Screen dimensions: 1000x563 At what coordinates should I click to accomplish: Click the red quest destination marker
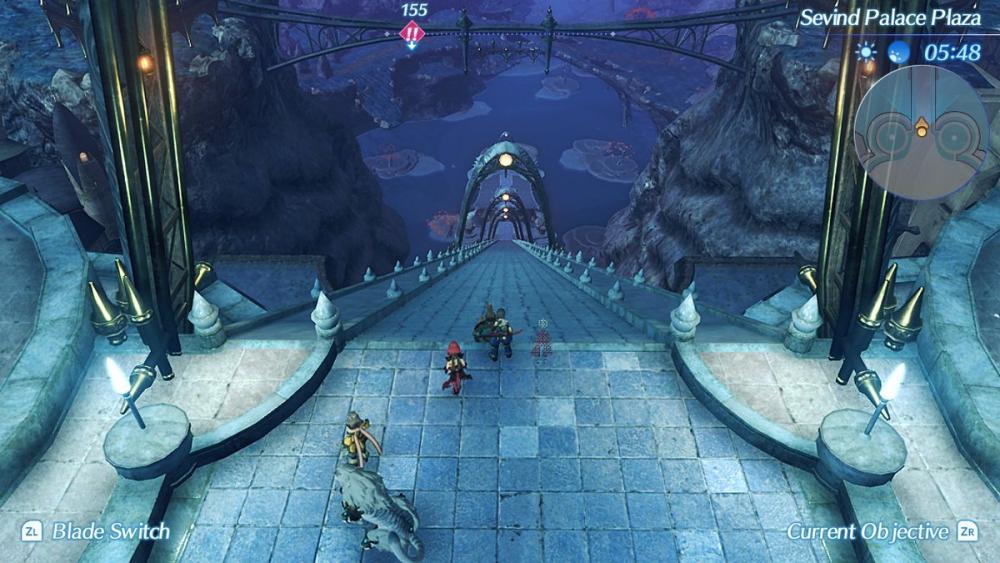(x=412, y=33)
